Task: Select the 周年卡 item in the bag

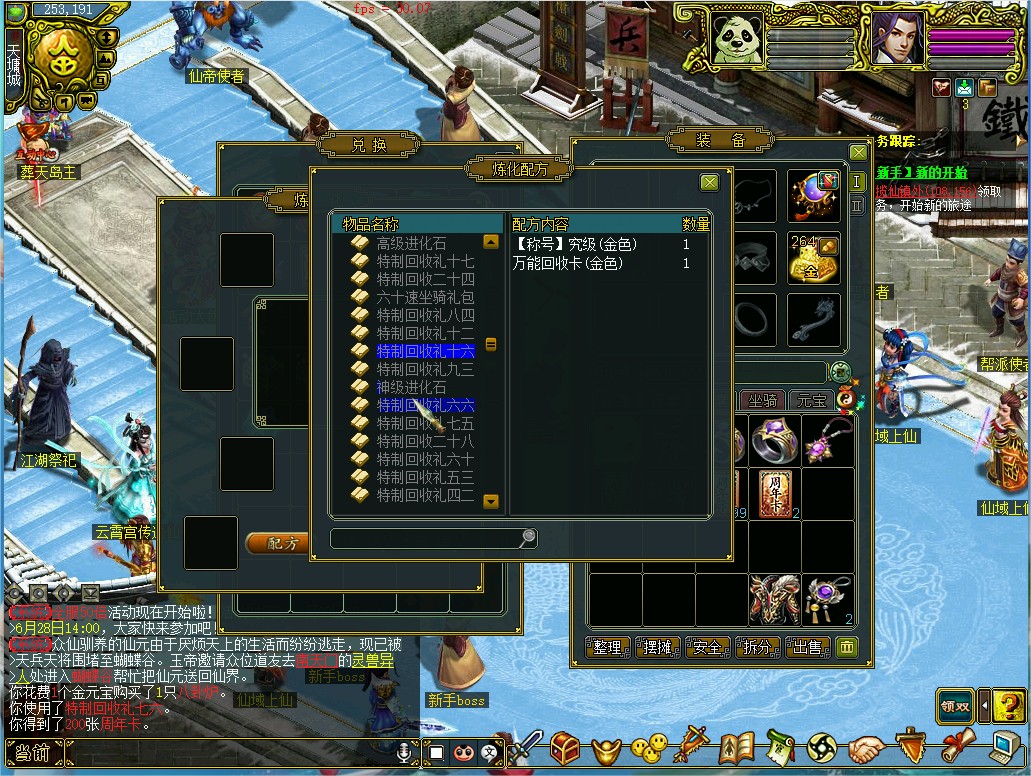Action: click(774, 494)
